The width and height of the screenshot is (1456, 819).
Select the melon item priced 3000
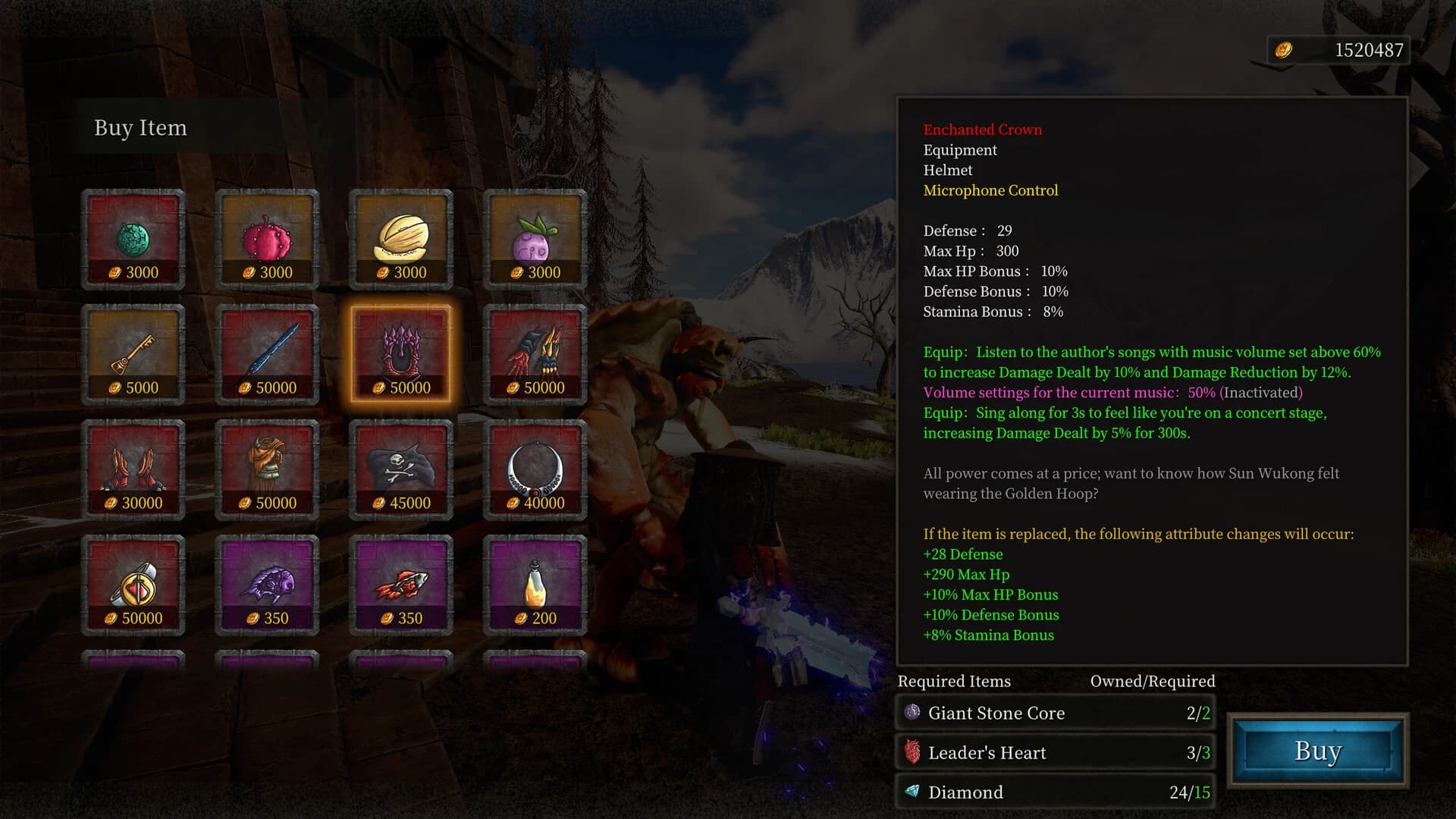(400, 239)
